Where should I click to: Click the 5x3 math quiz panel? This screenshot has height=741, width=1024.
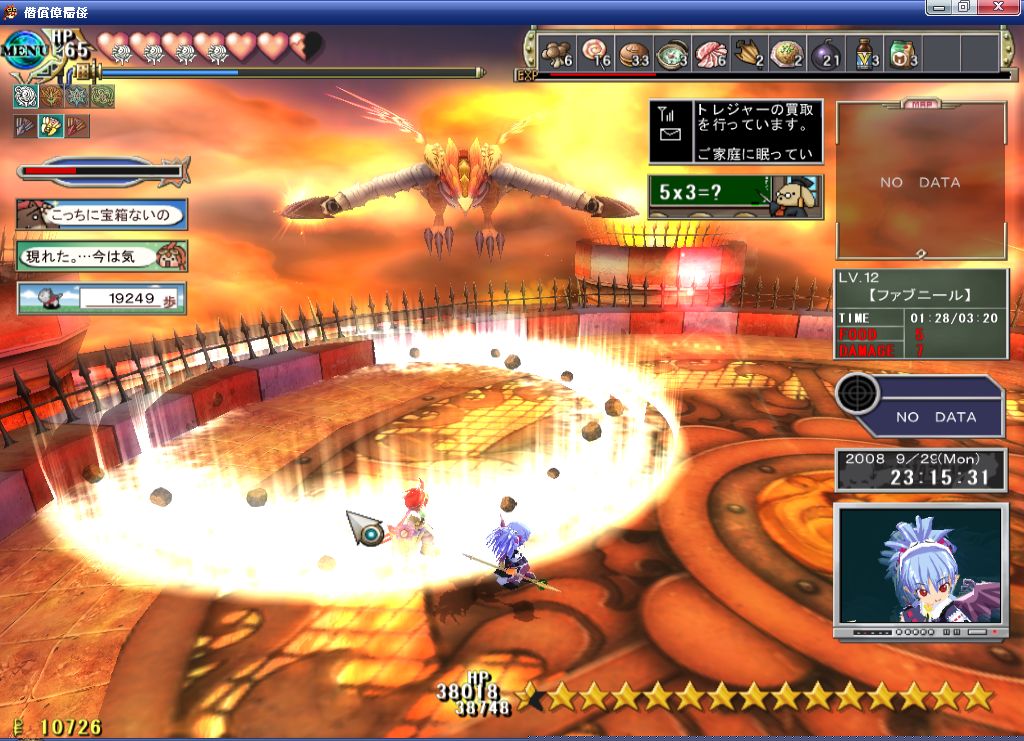[x=736, y=196]
